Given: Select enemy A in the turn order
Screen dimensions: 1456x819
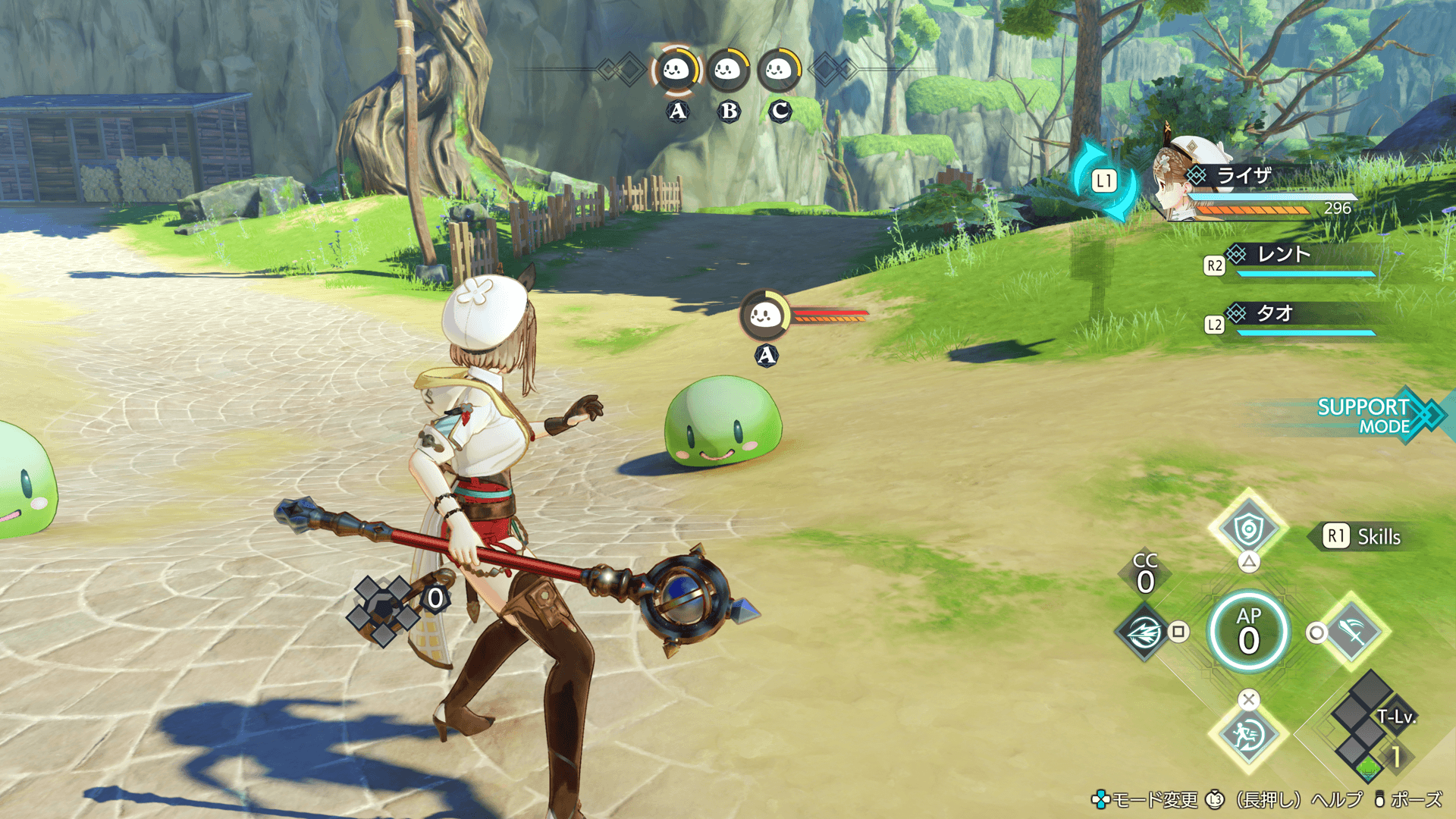Looking at the screenshot, I should tap(676, 71).
